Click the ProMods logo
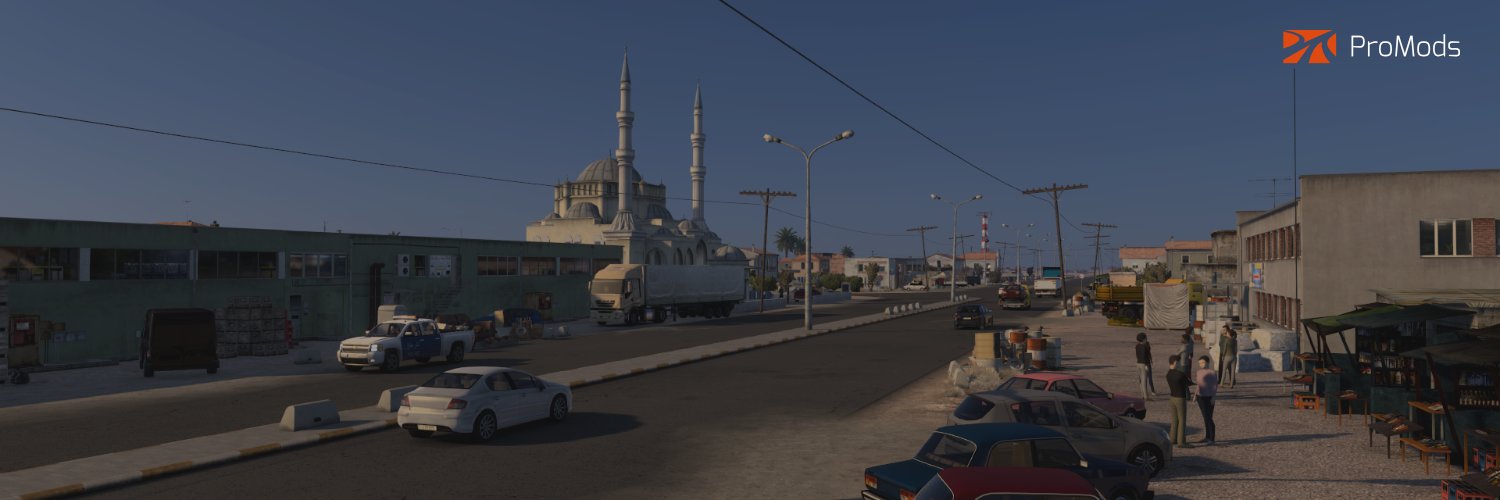The height and width of the screenshot is (500, 1500). pos(1371,47)
